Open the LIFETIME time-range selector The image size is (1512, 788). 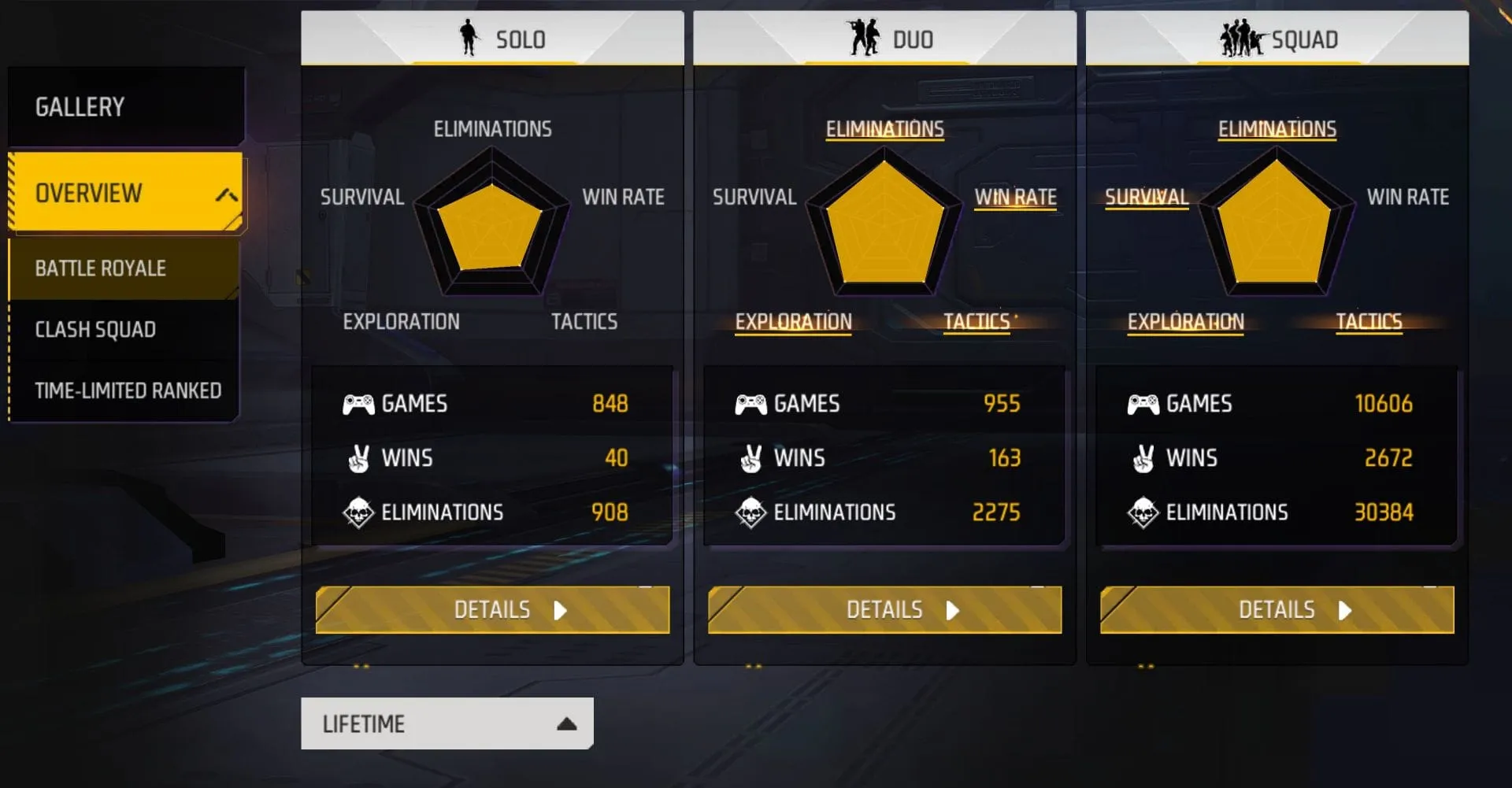click(446, 722)
